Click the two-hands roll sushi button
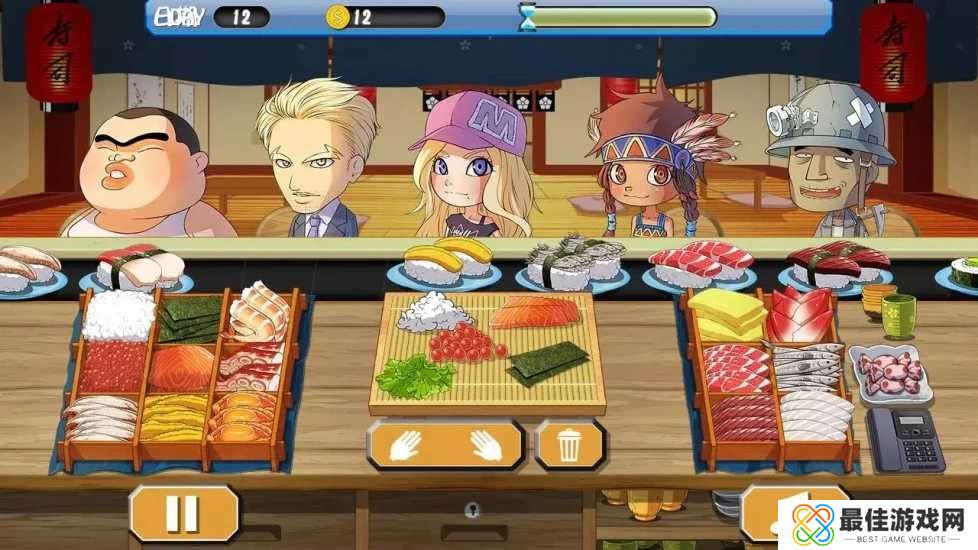 tap(445, 445)
